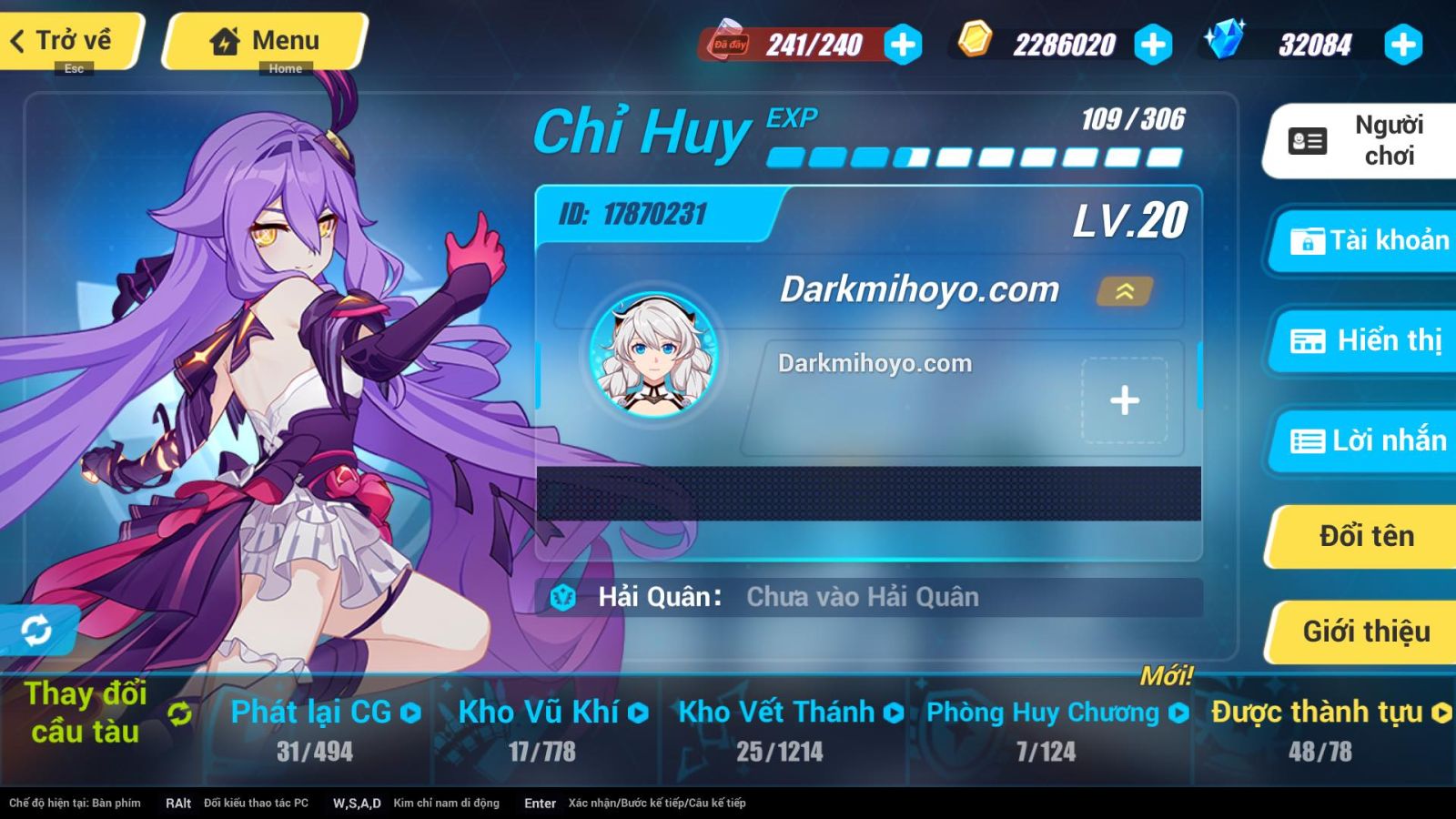Click the arrow icon beside Kho Vết Thánh
Screen dimensions: 1456x819
click(x=895, y=713)
